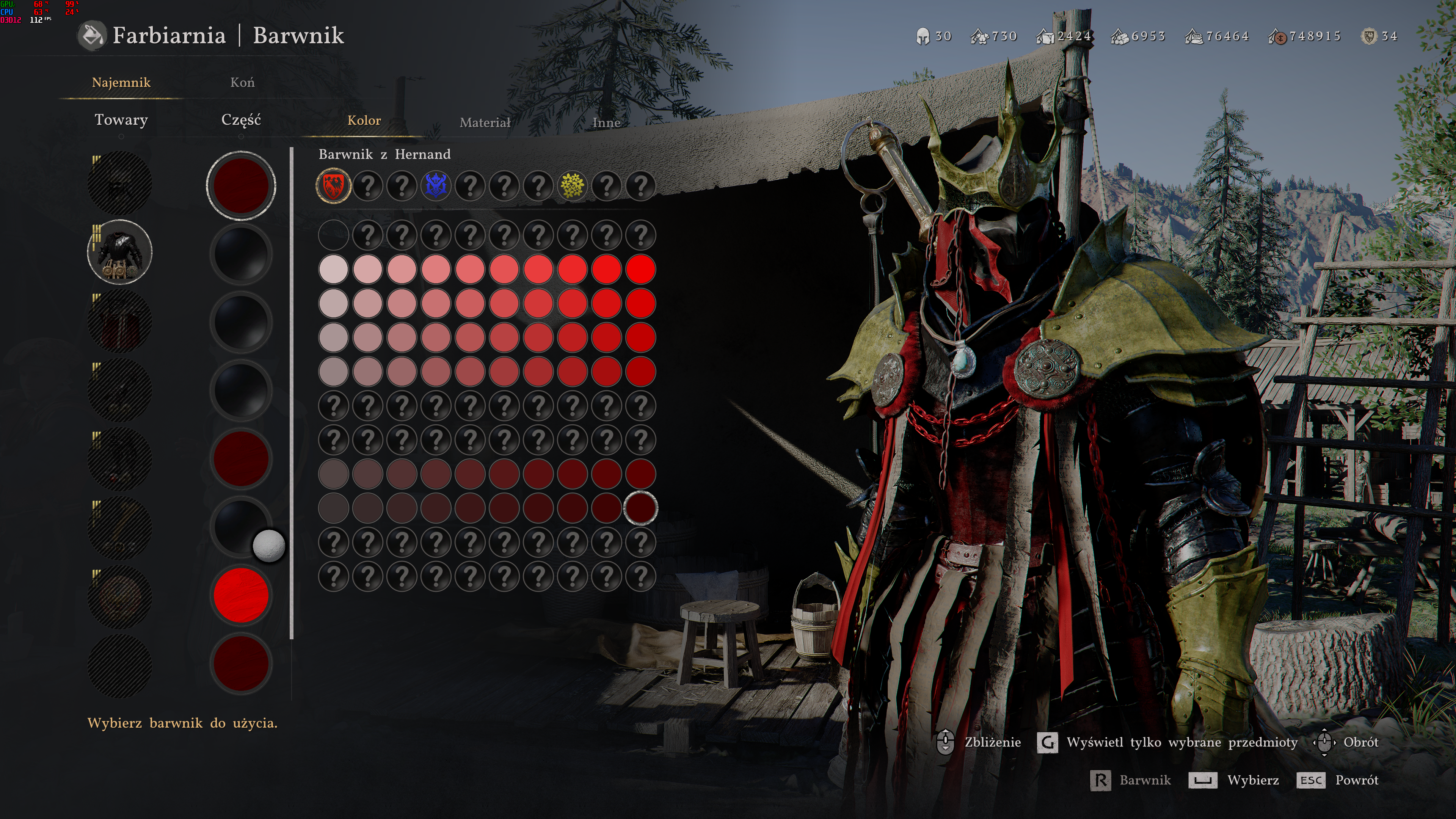Select the Najemnik tab

[x=121, y=83]
